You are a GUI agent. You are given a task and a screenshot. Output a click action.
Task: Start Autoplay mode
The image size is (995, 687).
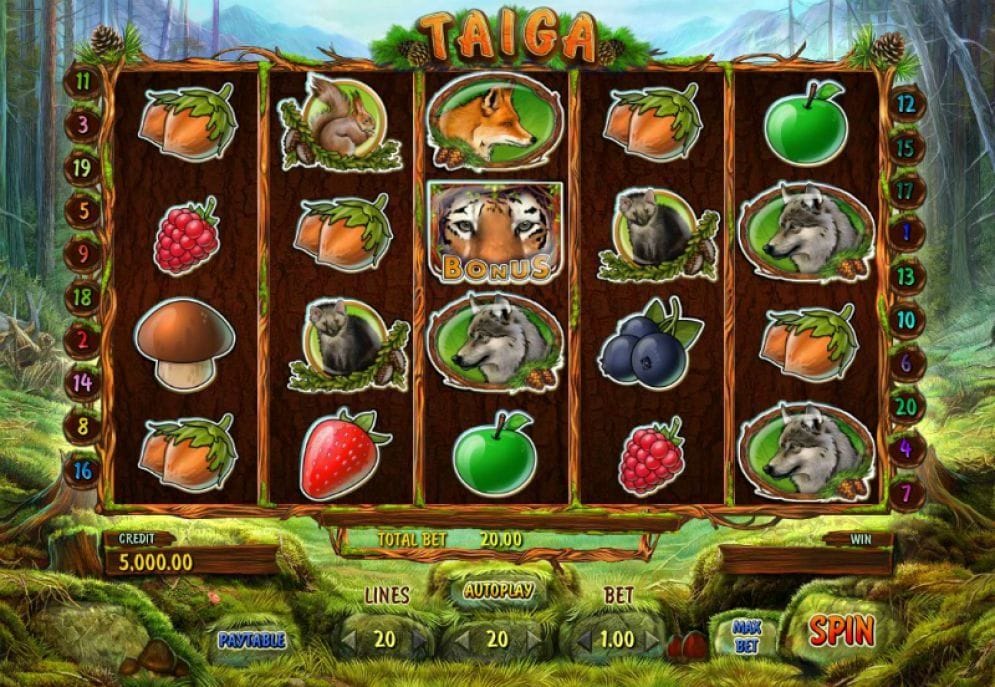pyautogui.click(x=497, y=590)
